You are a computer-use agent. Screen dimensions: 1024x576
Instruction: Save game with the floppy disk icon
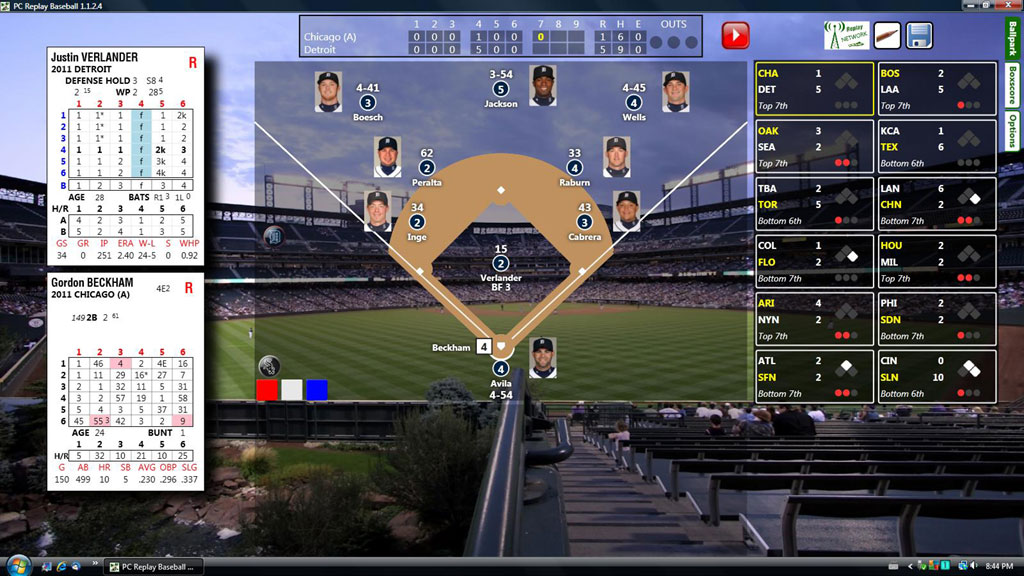click(919, 36)
